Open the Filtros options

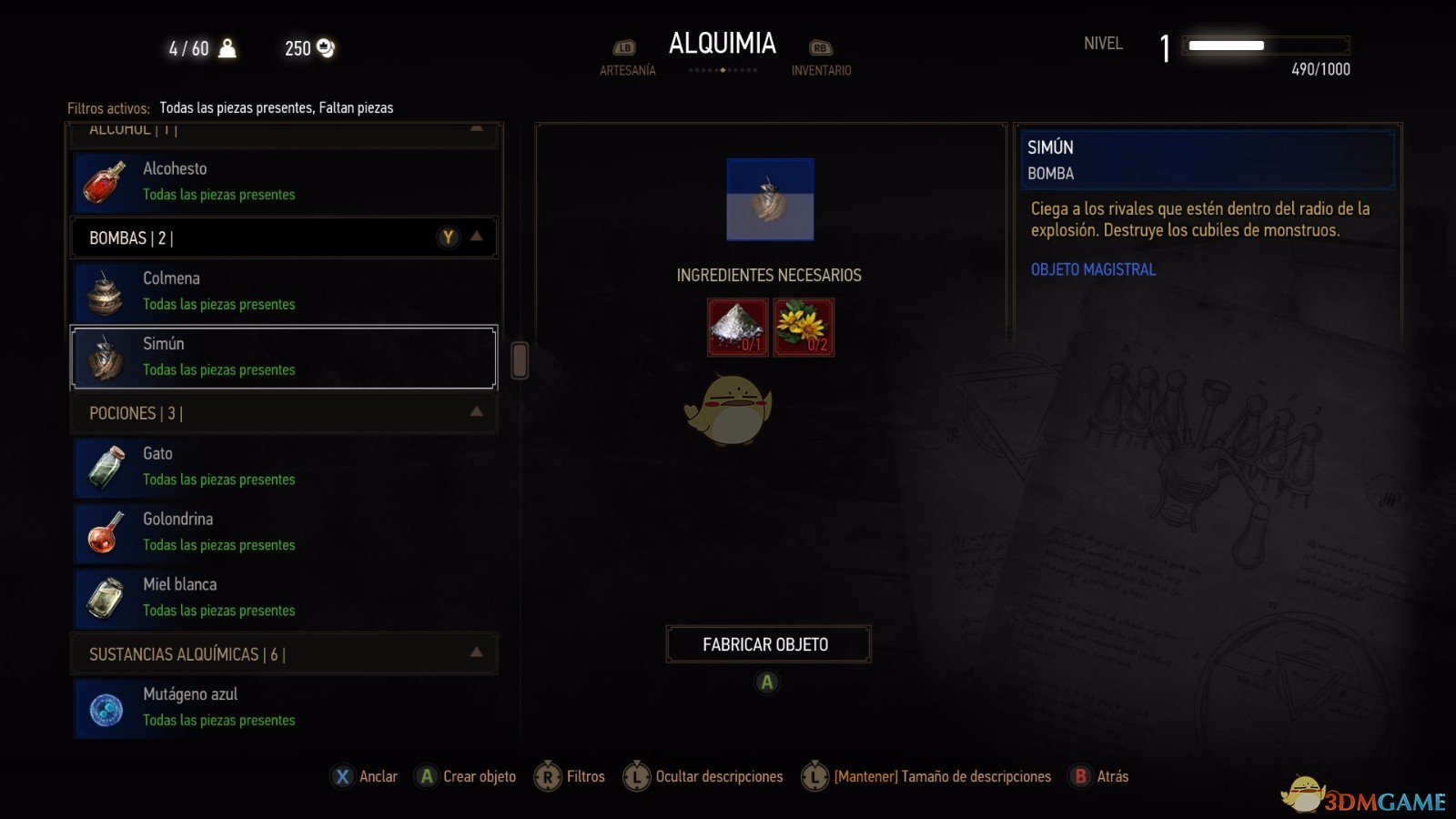pyautogui.click(x=571, y=776)
